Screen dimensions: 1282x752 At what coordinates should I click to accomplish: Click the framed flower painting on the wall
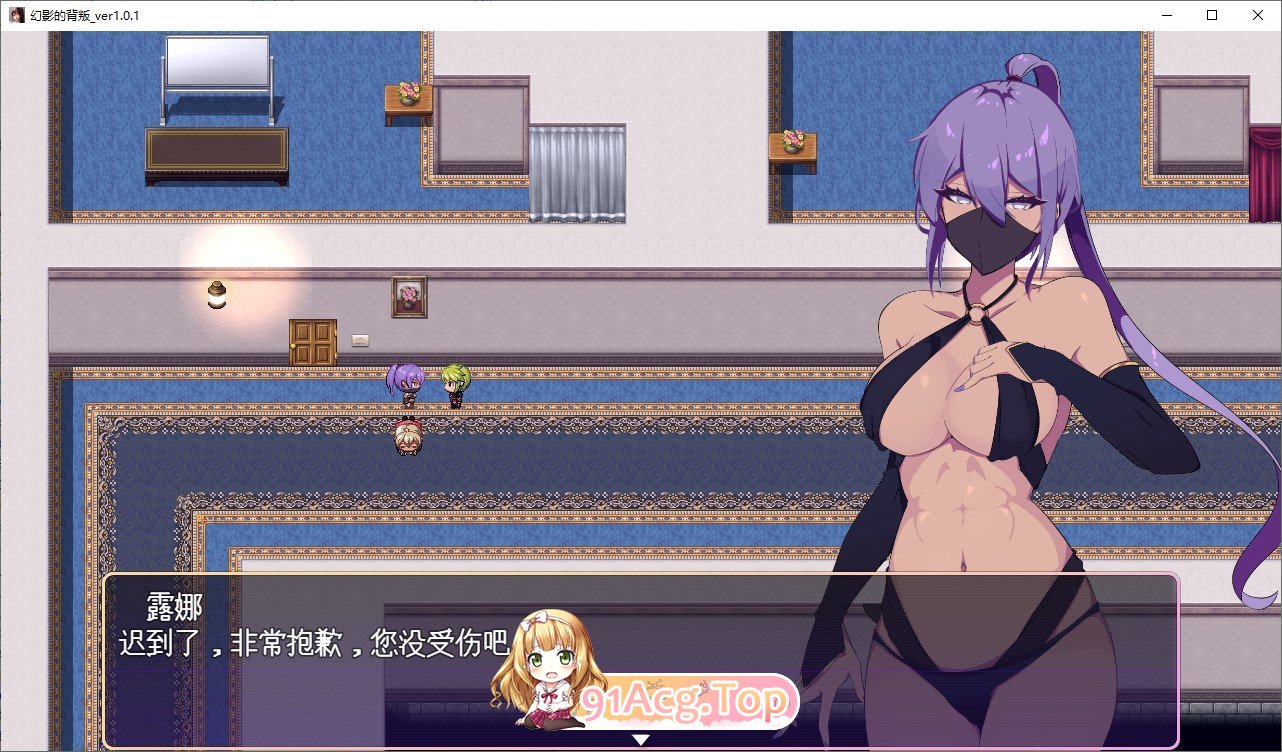410,296
